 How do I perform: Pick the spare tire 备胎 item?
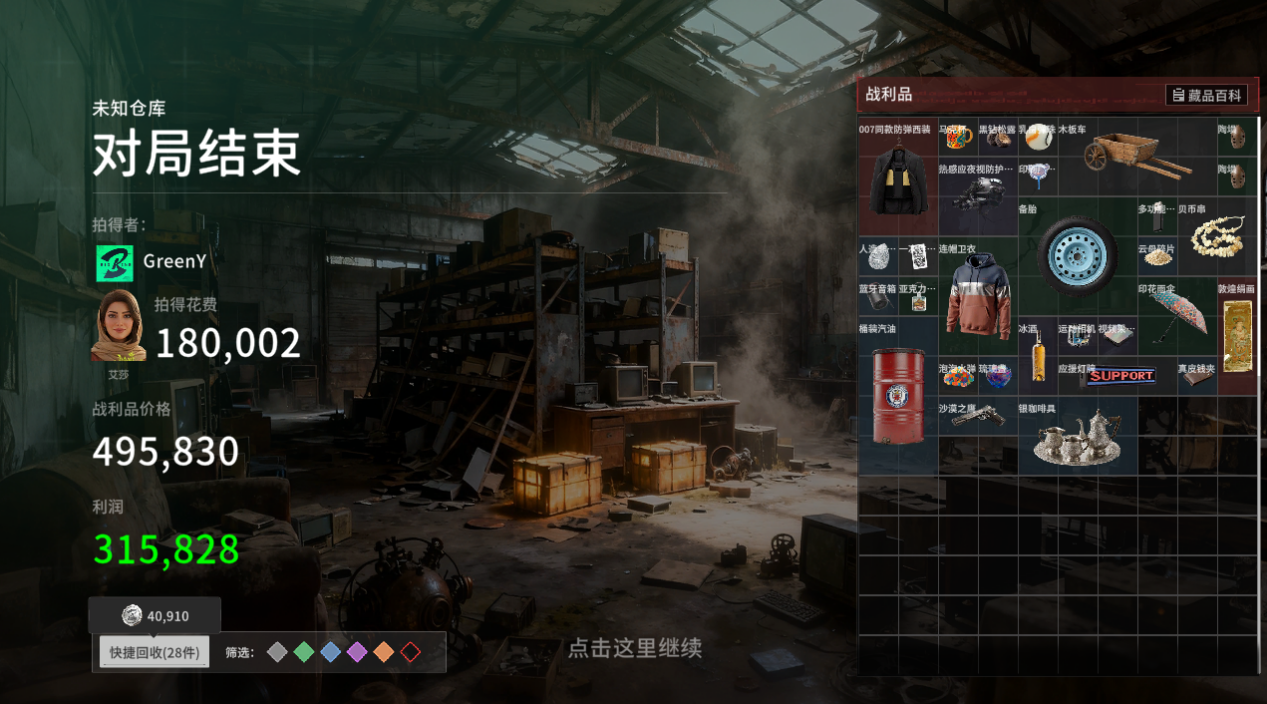(x=1076, y=253)
